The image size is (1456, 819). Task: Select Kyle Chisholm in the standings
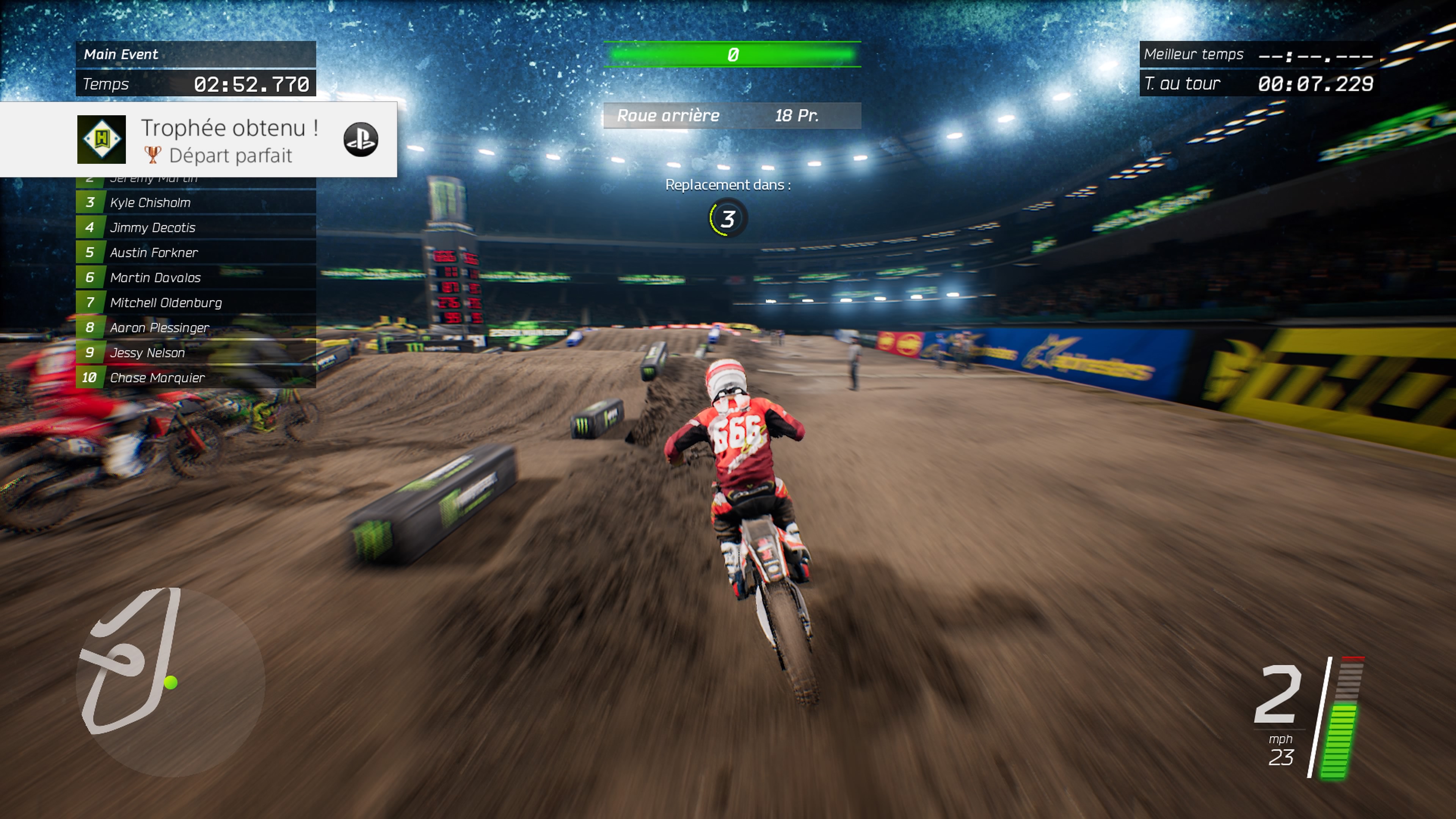point(196,202)
